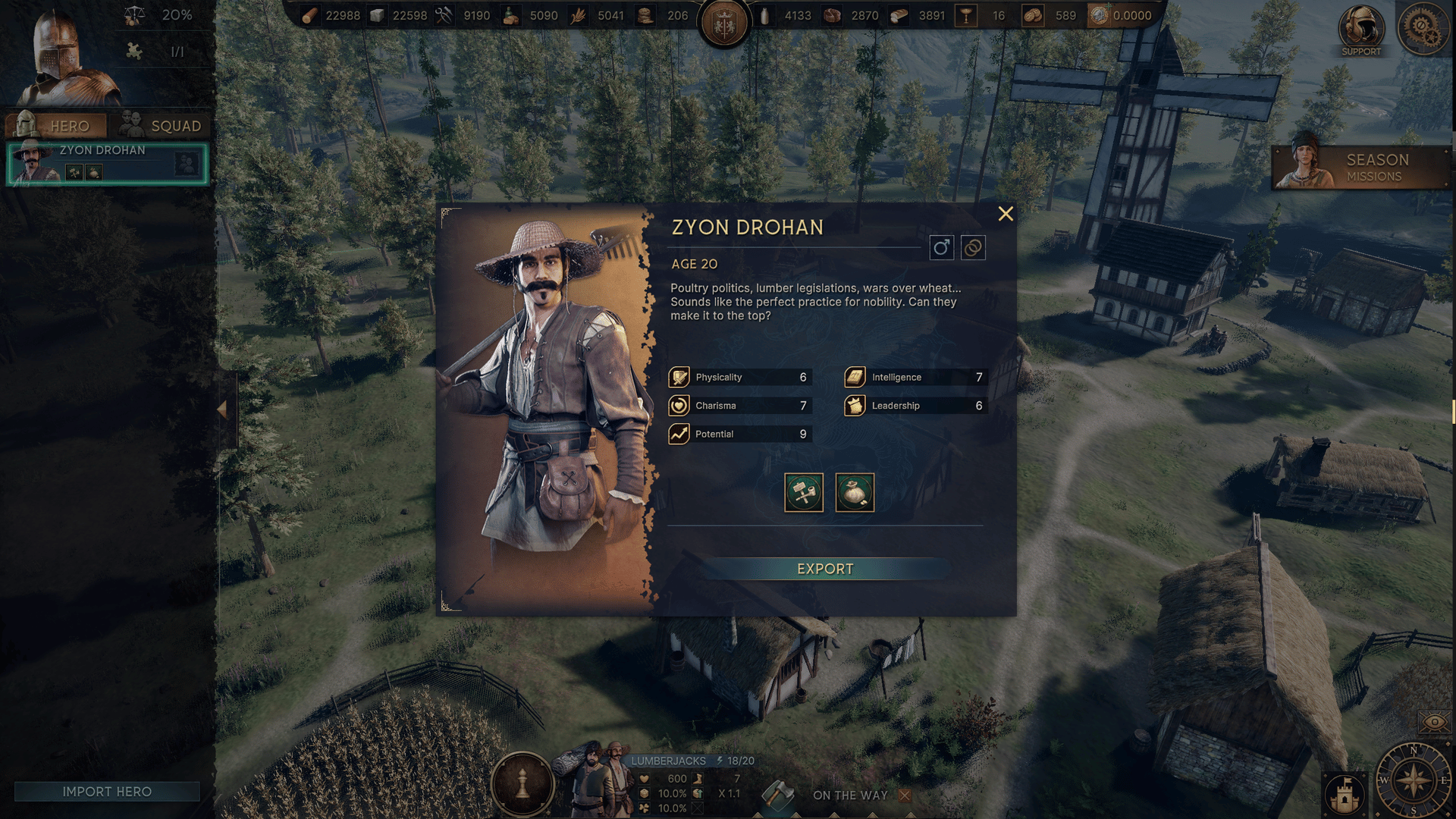1456x819 pixels.
Task: Click the compass rose
Action: [1414, 780]
